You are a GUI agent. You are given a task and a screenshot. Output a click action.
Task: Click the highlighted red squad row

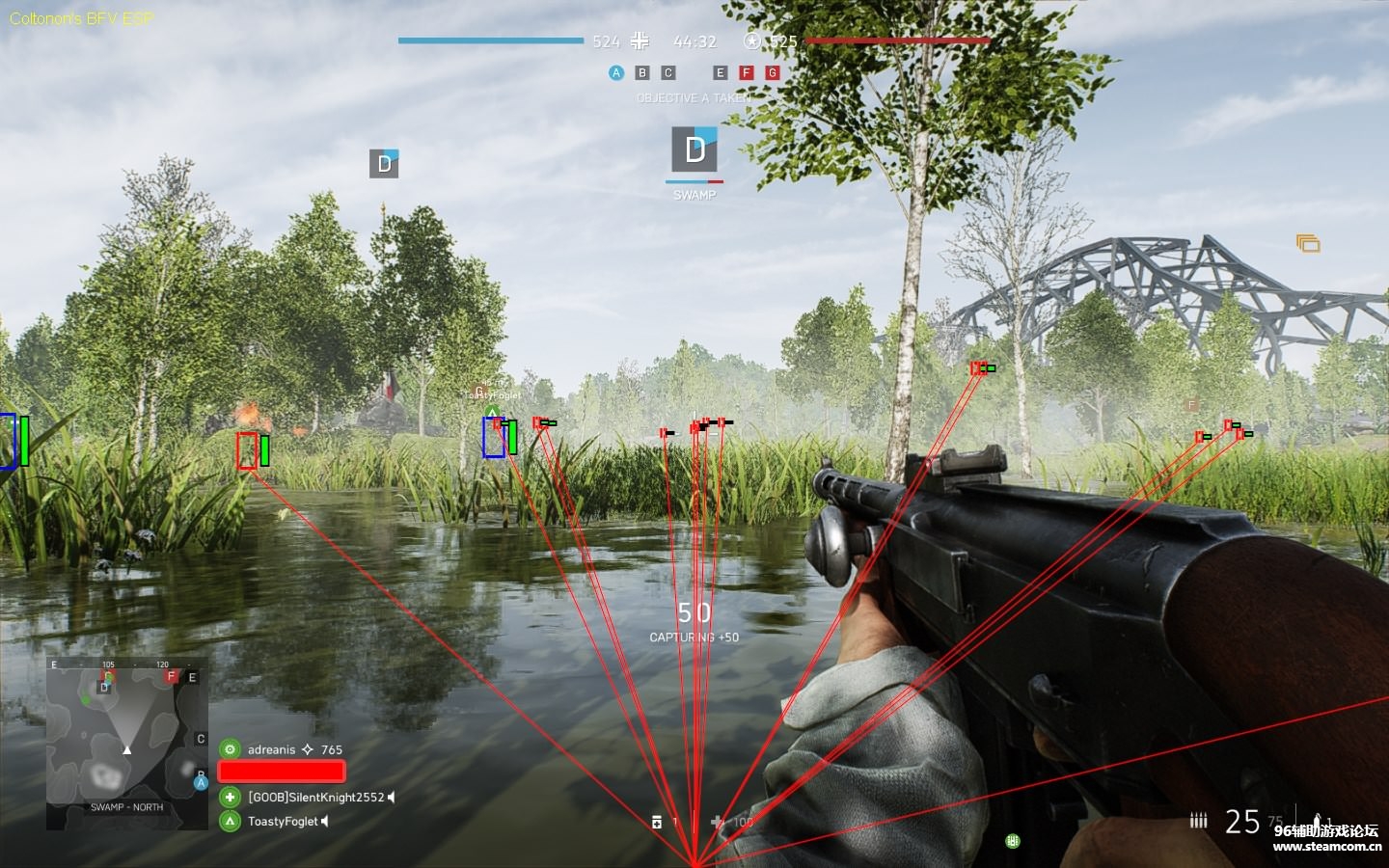coord(282,772)
